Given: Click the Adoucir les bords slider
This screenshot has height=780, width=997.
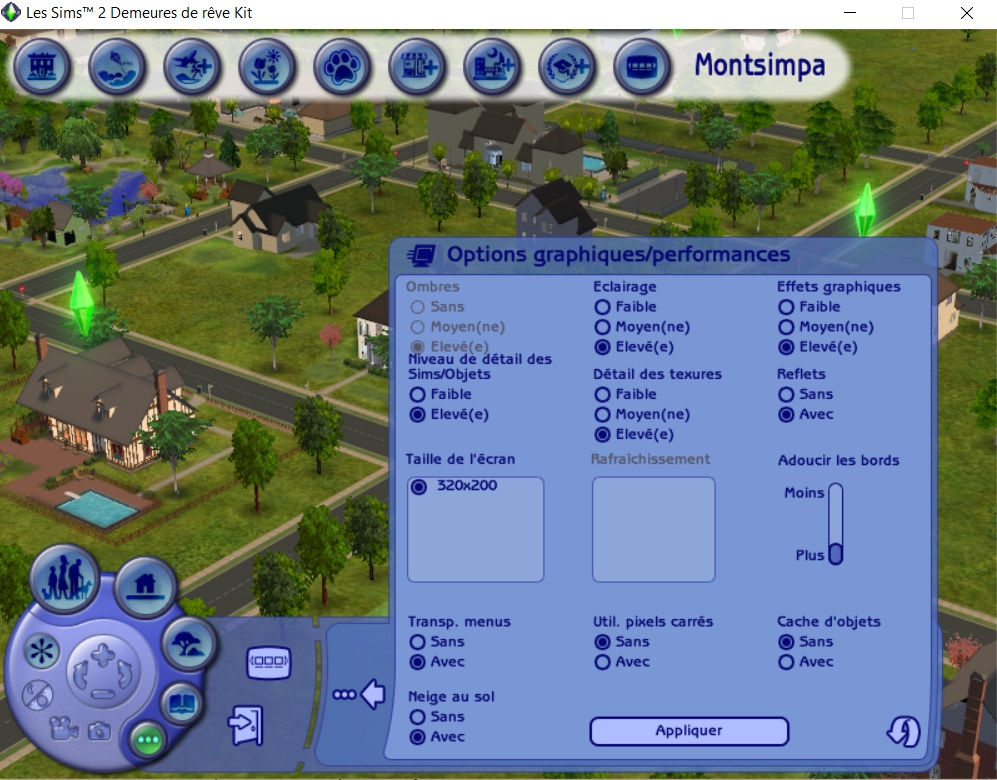Looking at the screenshot, I should click(x=835, y=523).
